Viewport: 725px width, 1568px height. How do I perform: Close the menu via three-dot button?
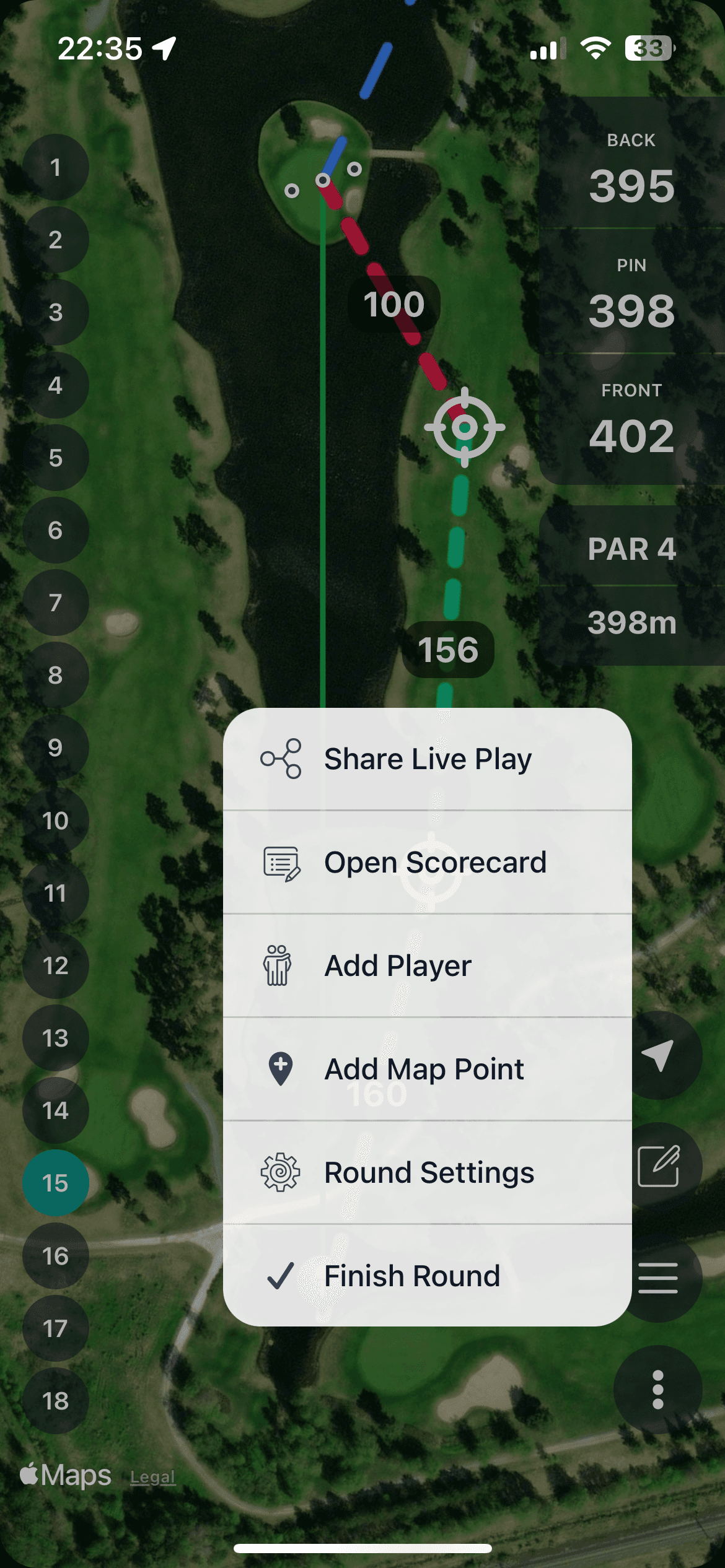pyautogui.click(x=658, y=1390)
